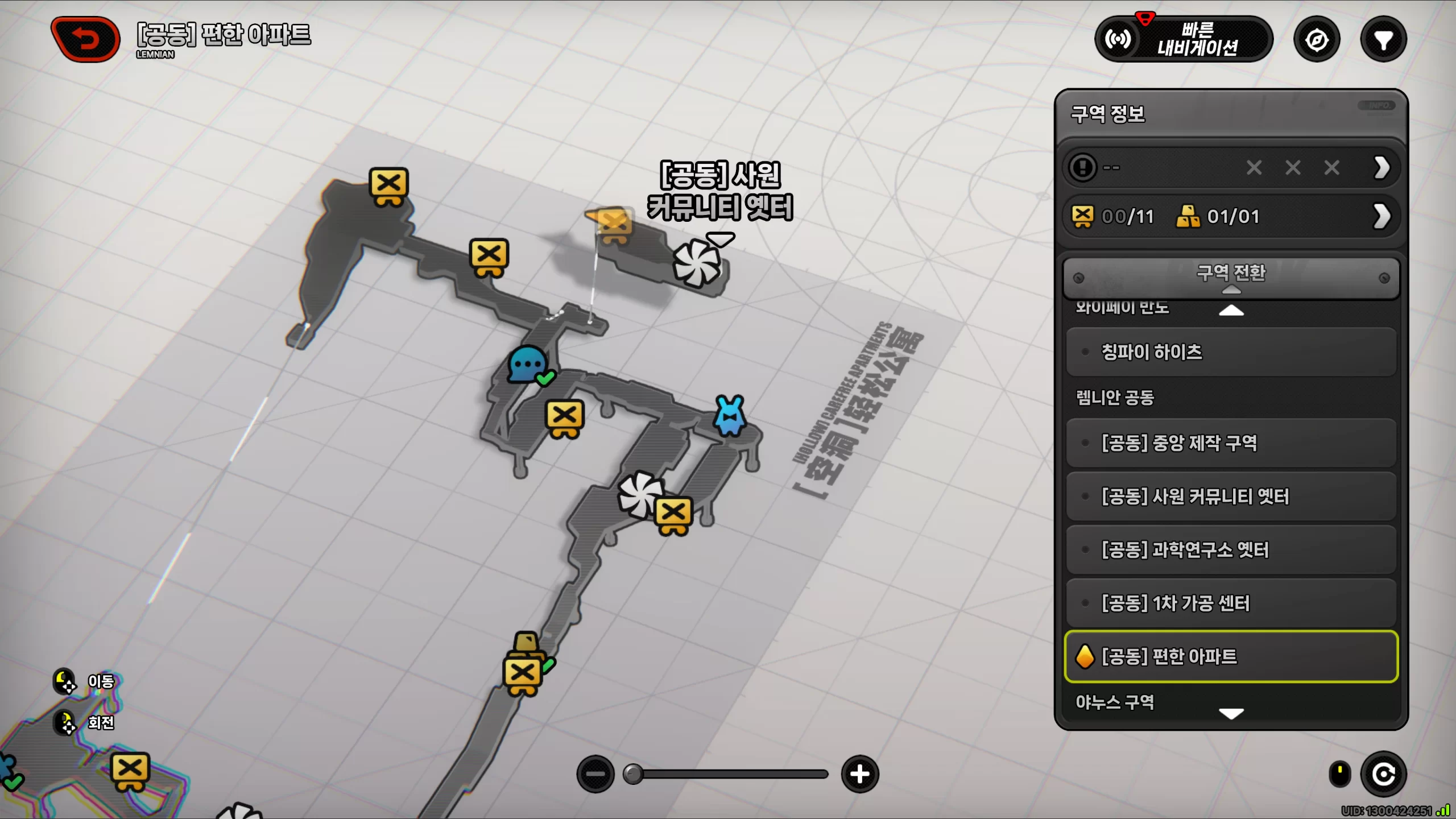Collapse the 구역 전환 area switch header
Screen dimensions: 1456x819
pos(1231,278)
